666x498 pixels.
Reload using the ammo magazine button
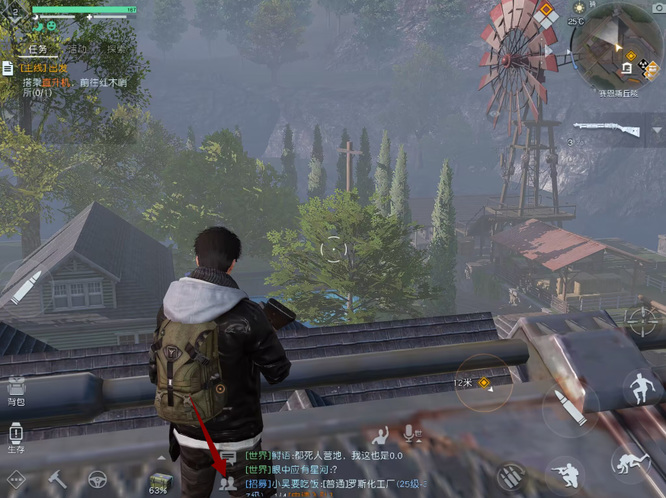click(x=512, y=474)
